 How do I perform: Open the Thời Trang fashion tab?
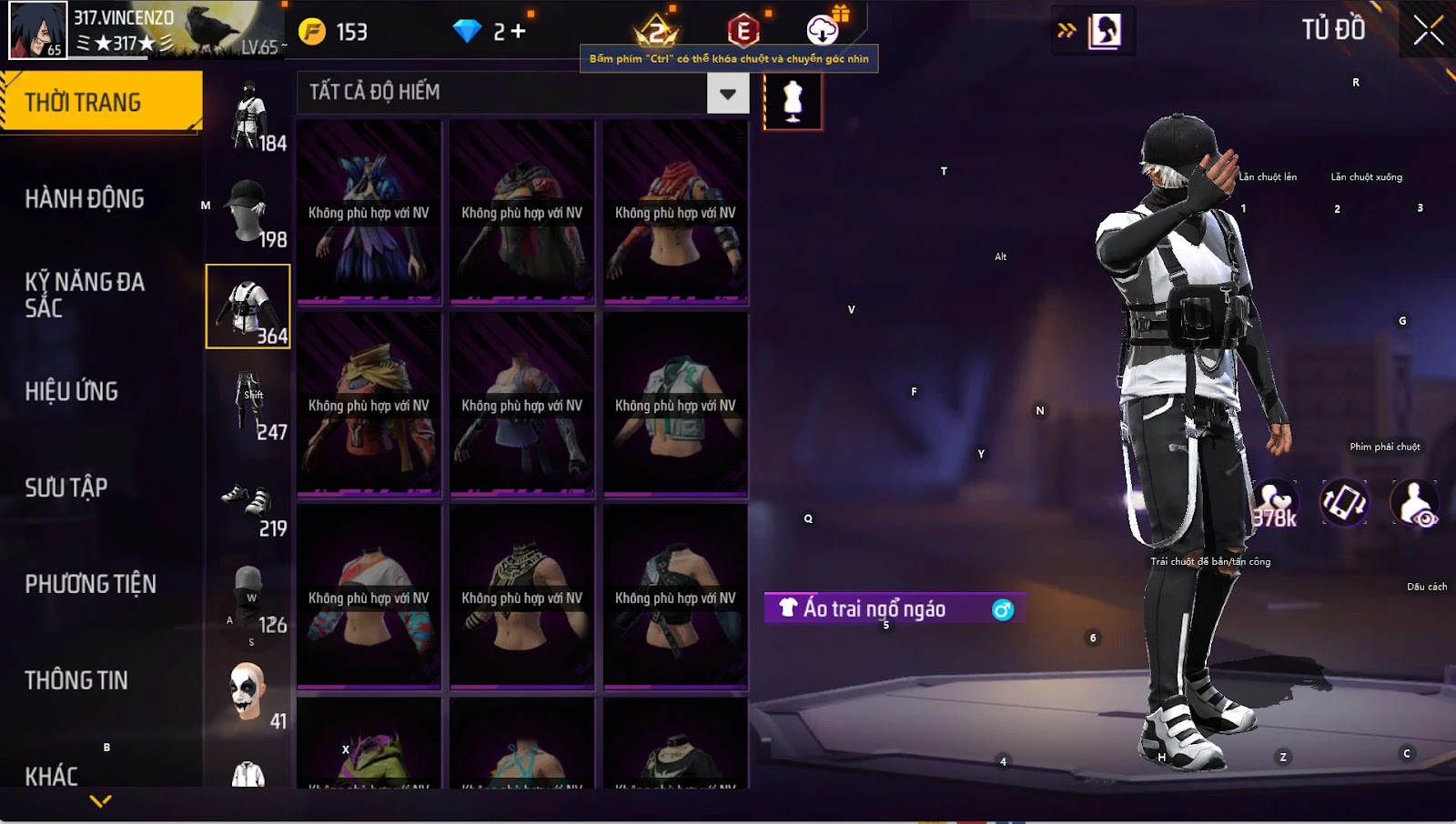100,102
